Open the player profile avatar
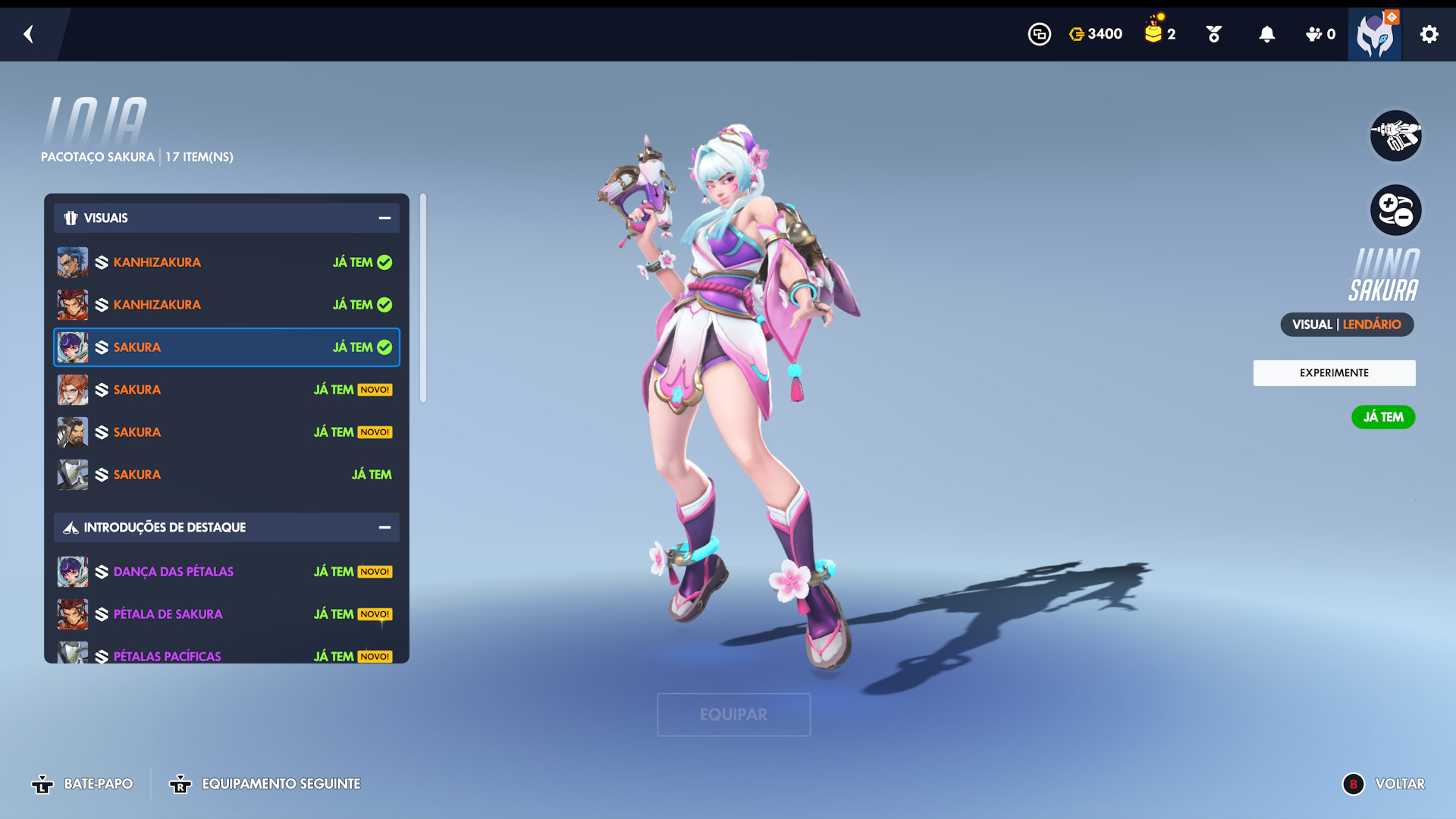Screen dimensions: 1456x819 click(x=1374, y=35)
